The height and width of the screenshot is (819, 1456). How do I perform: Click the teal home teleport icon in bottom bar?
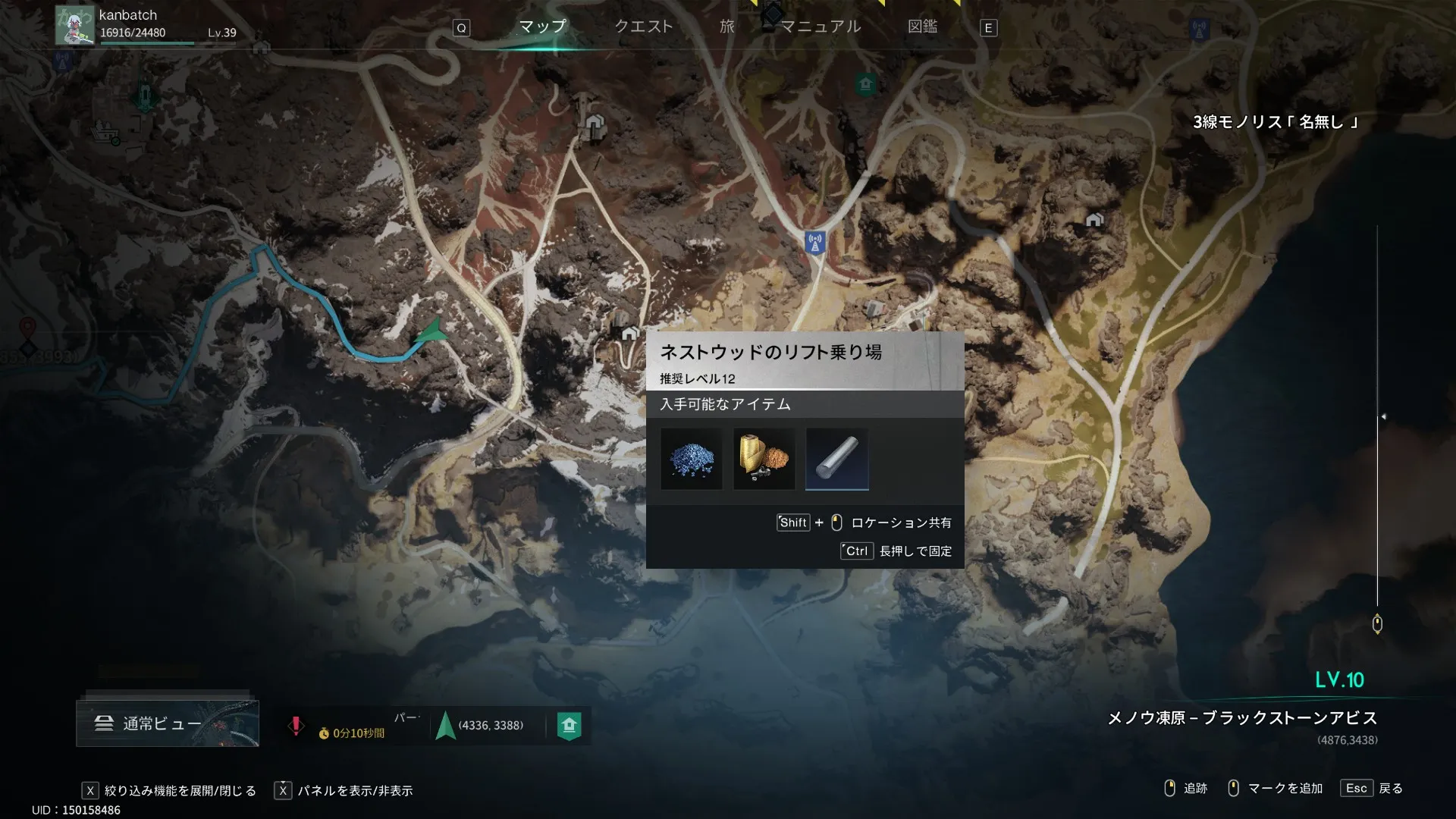click(570, 726)
